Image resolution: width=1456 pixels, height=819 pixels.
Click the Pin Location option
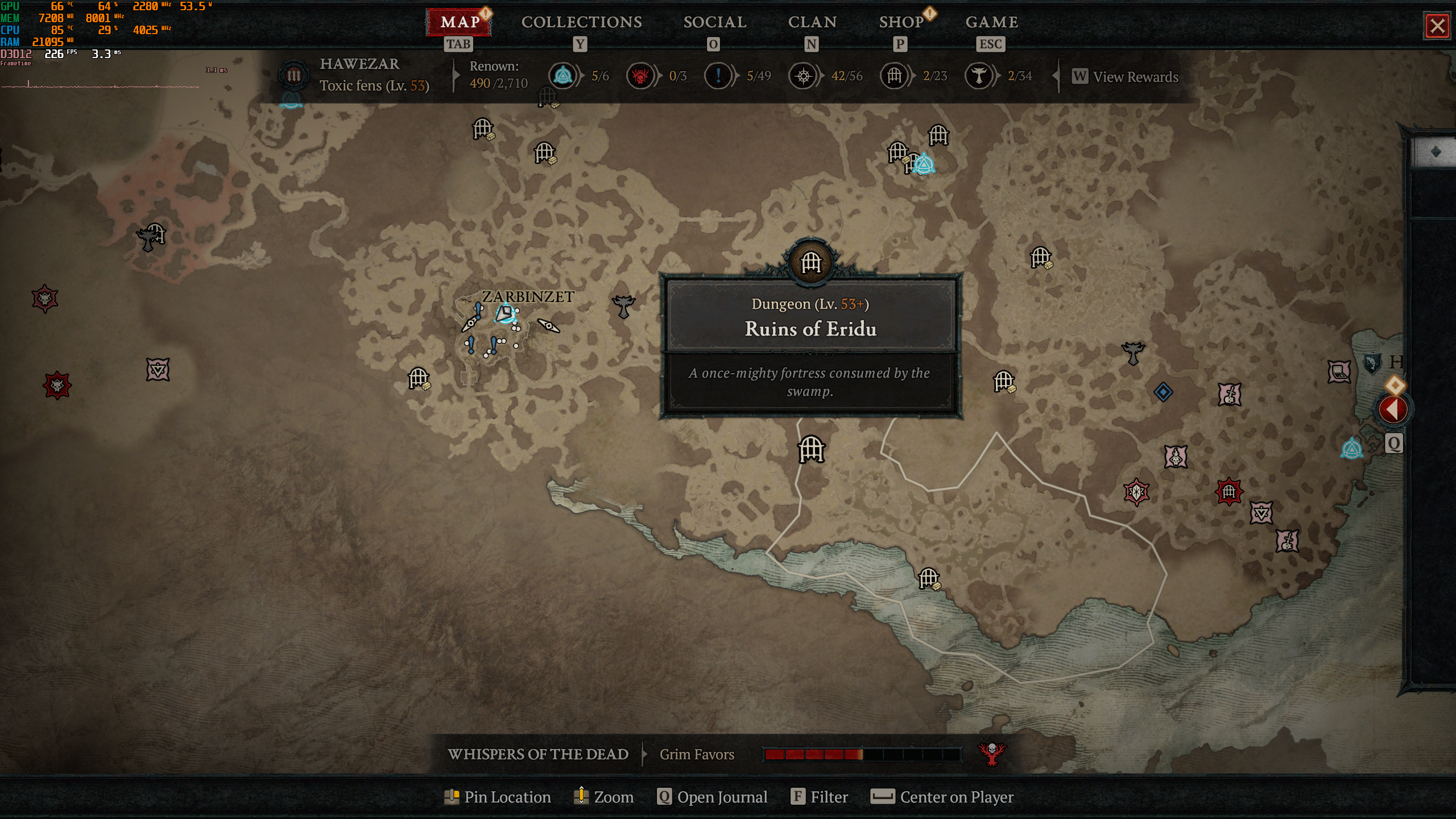[x=498, y=797]
